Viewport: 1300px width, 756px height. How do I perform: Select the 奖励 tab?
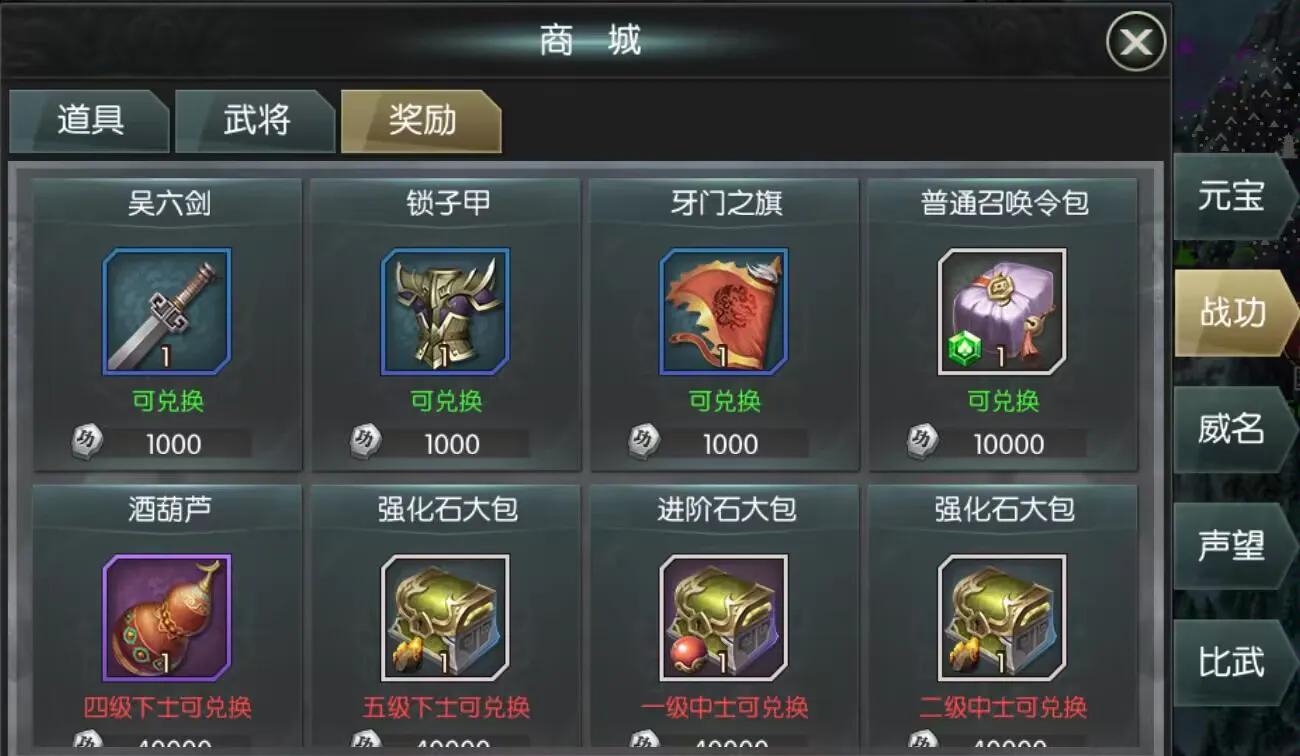tap(420, 120)
